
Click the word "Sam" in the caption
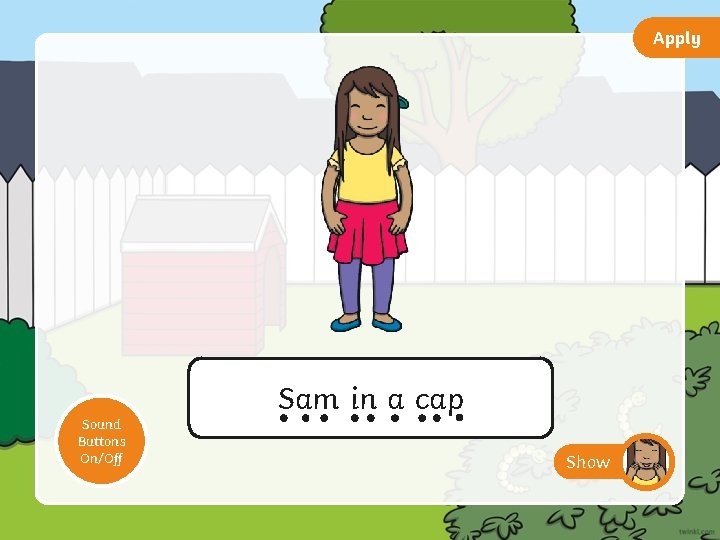[x=309, y=399]
